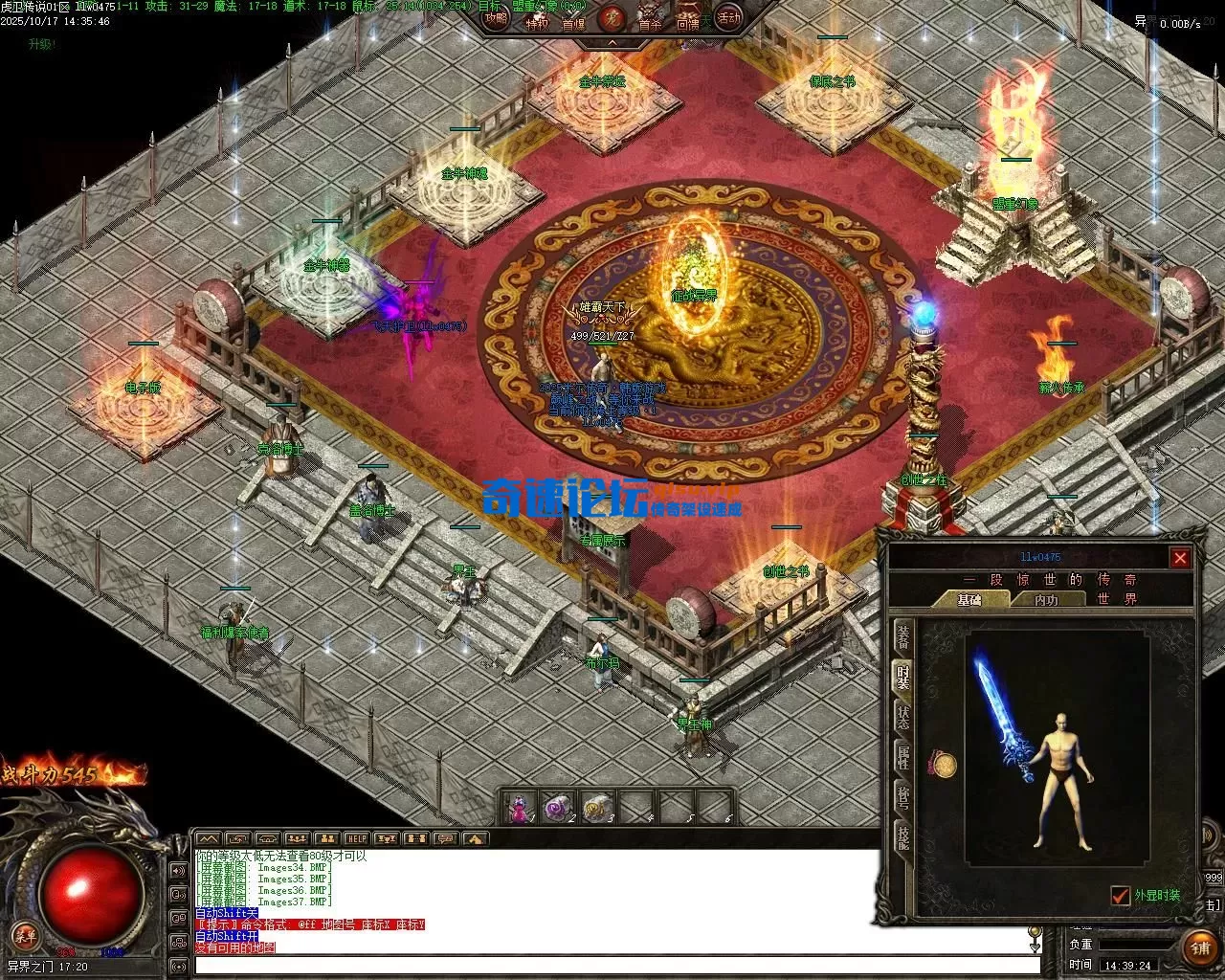Click the 首爆 first-drop button
This screenshot has height=980, width=1225.
tap(573, 22)
